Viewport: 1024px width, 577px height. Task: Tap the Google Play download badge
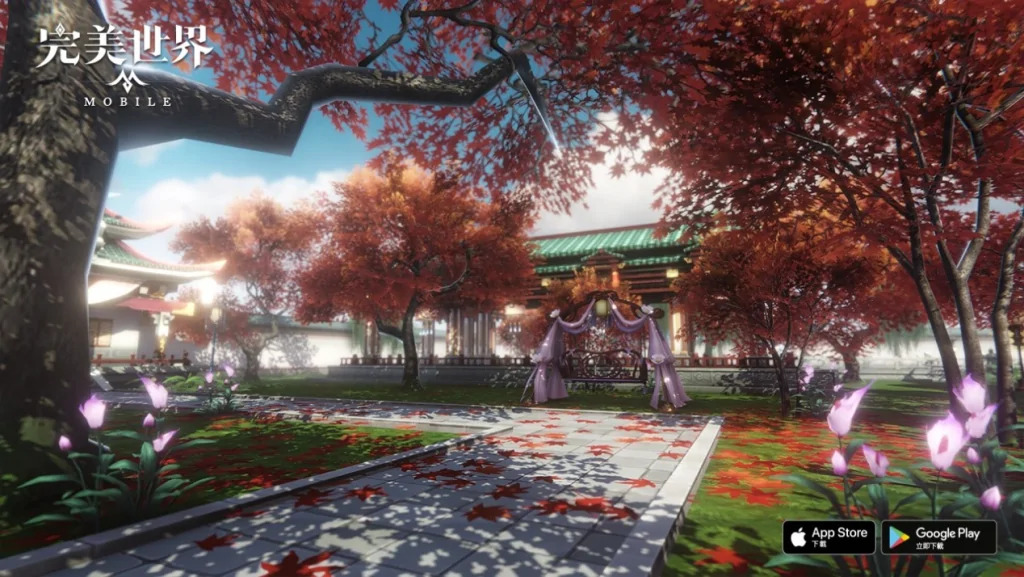coord(938,537)
